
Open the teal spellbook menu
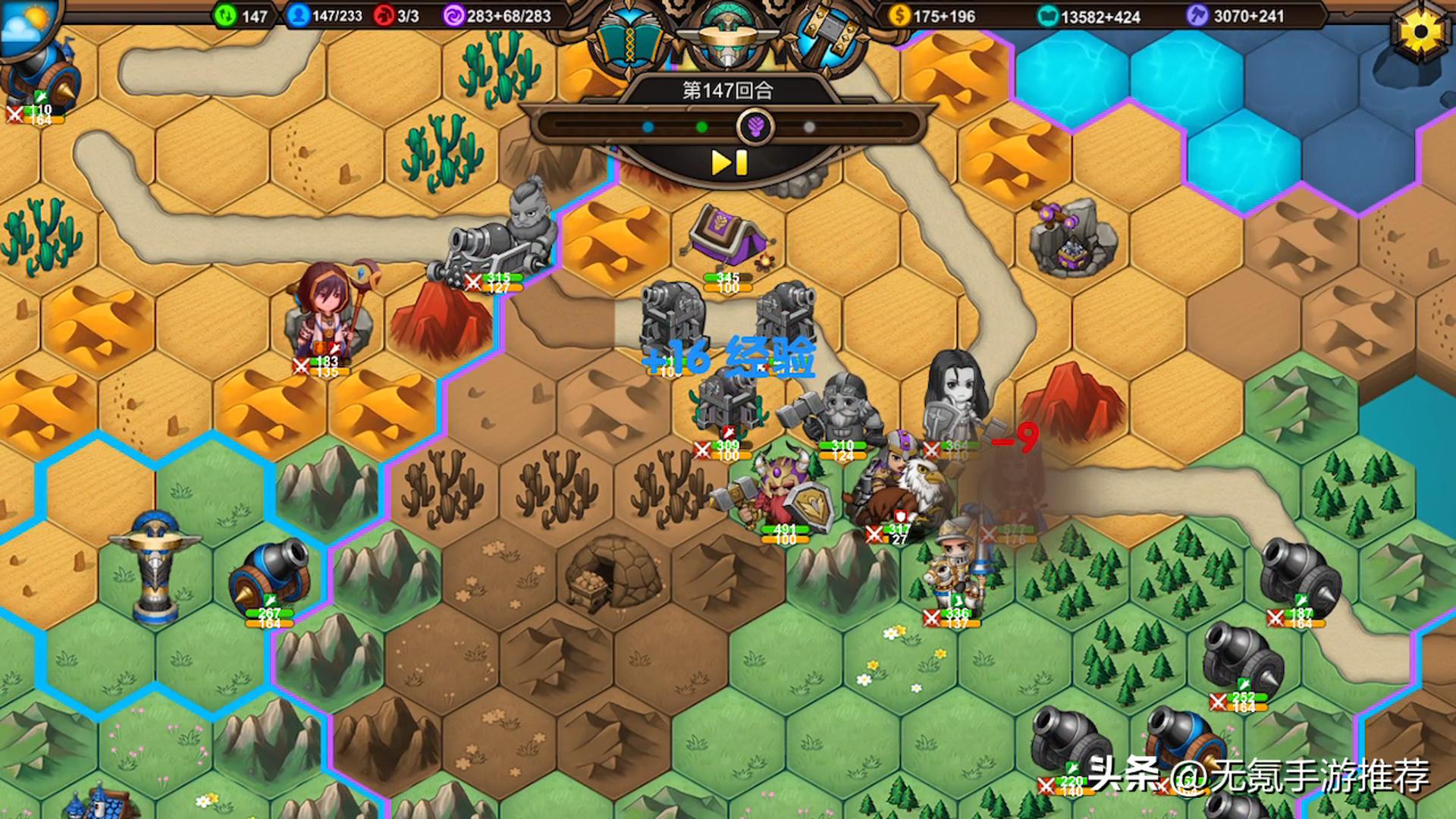click(x=627, y=39)
